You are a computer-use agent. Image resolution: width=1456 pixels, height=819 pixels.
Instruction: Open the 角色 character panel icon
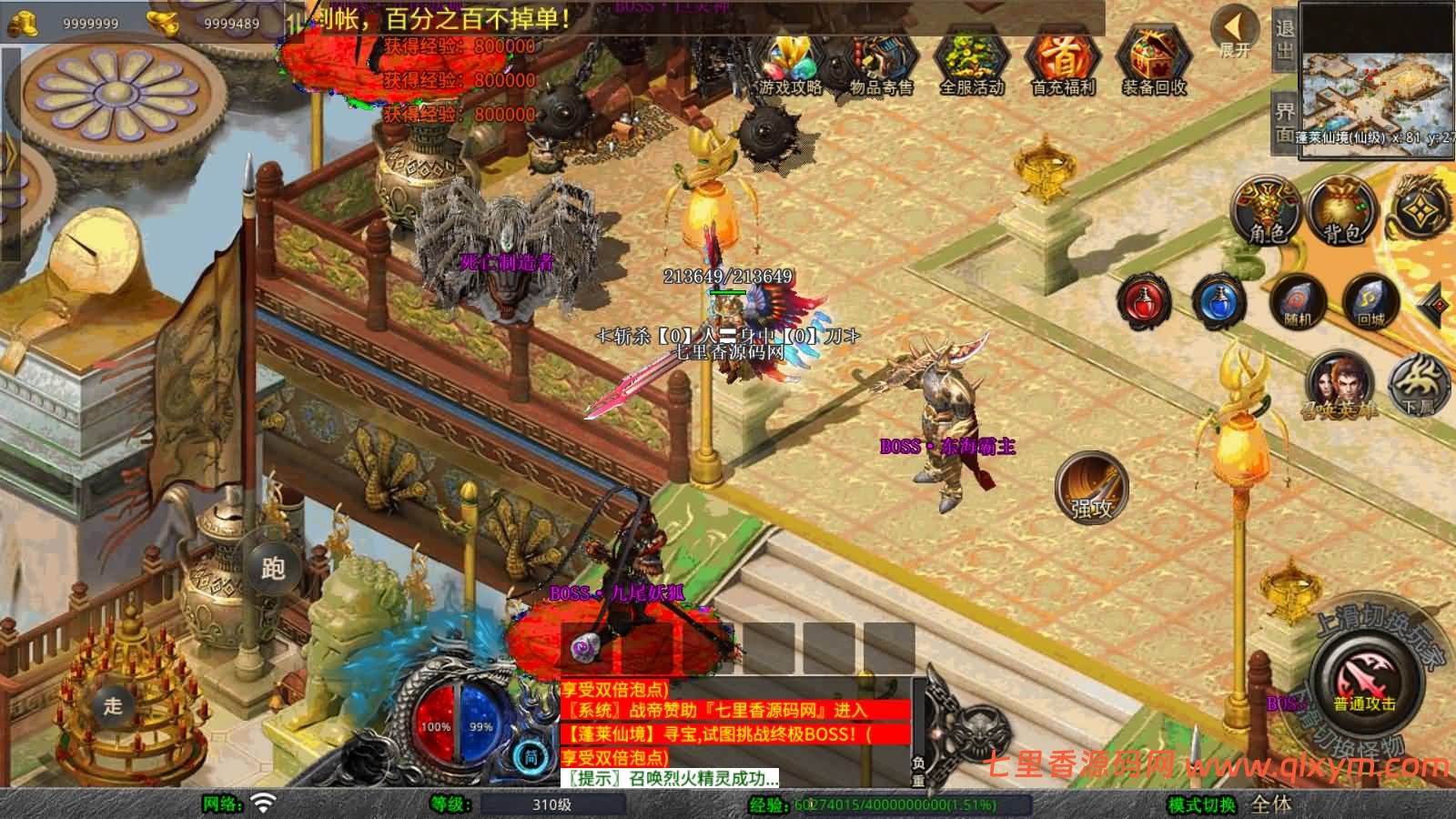coord(1265,211)
